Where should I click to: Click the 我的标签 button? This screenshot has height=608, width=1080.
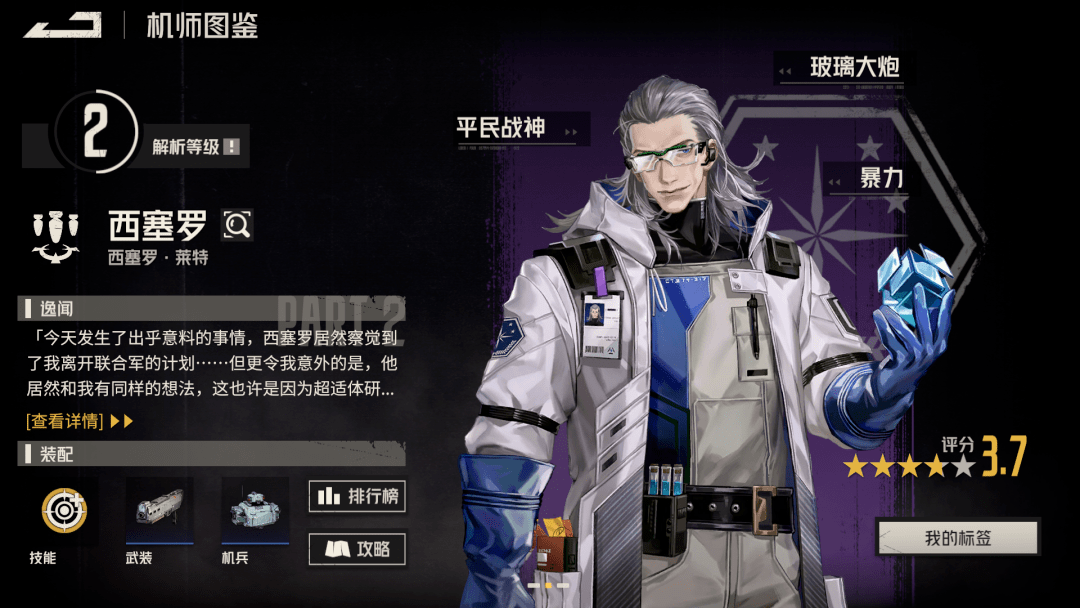957,538
